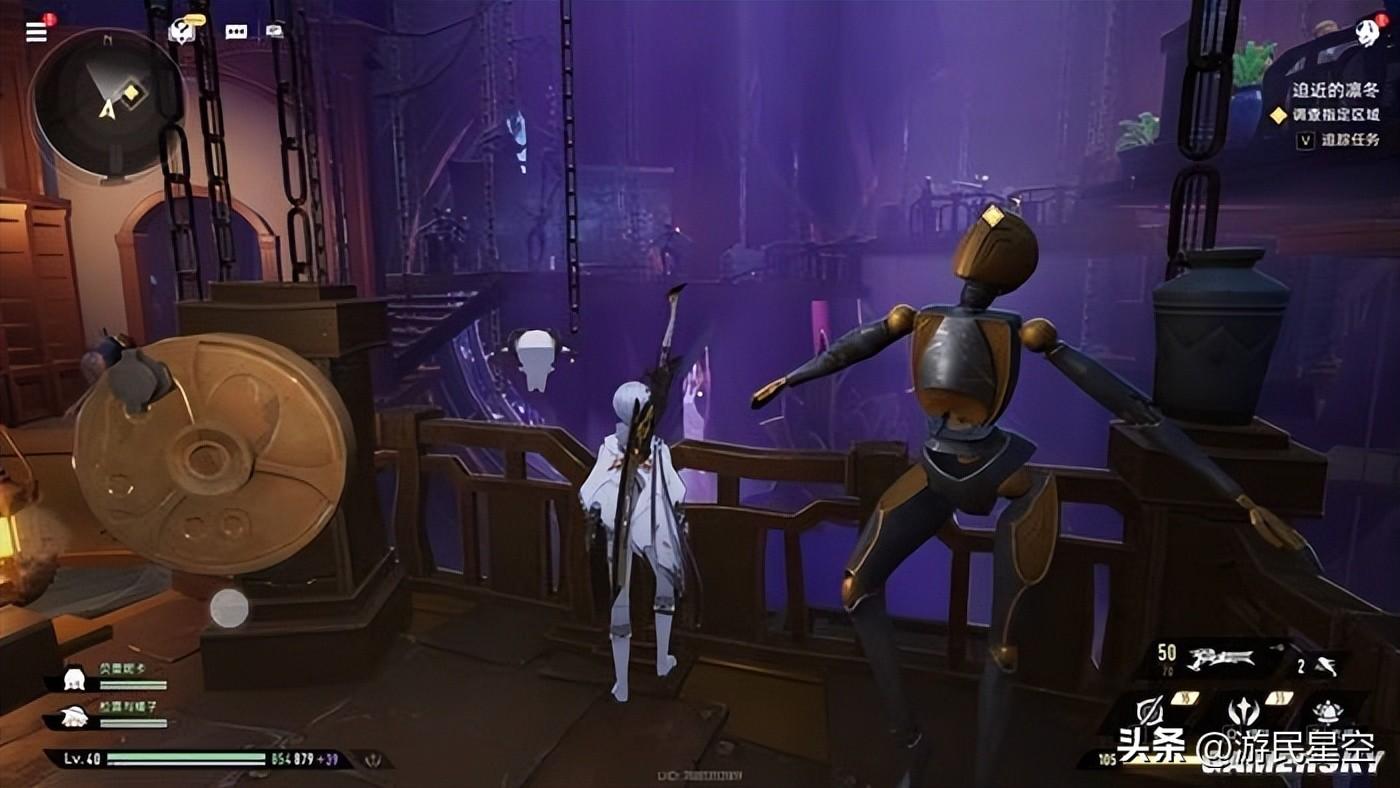Click the character avatar icon top-right
The image size is (1400, 788).
(x=1366, y=32)
